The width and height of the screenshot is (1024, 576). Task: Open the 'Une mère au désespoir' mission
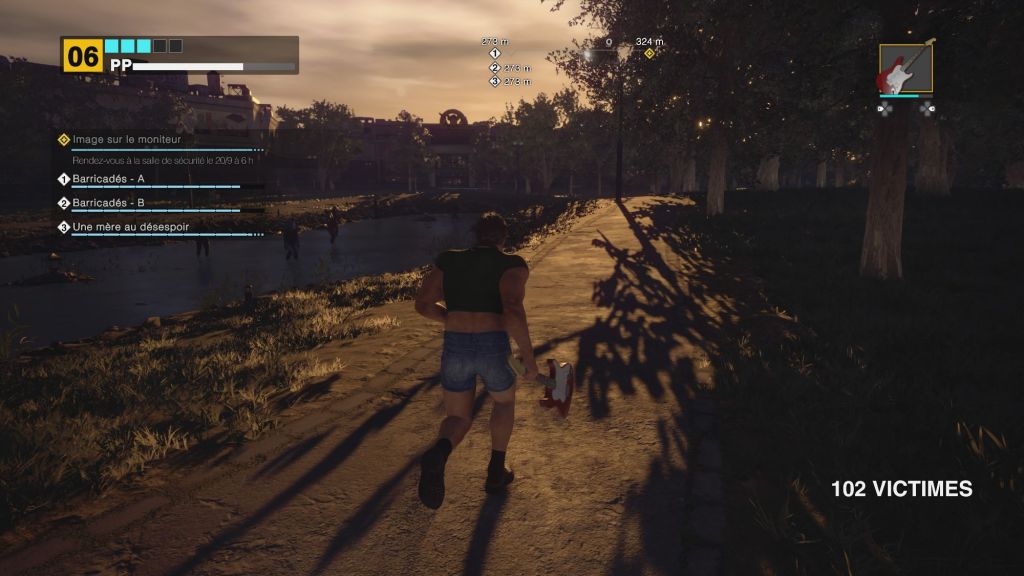pos(130,227)
